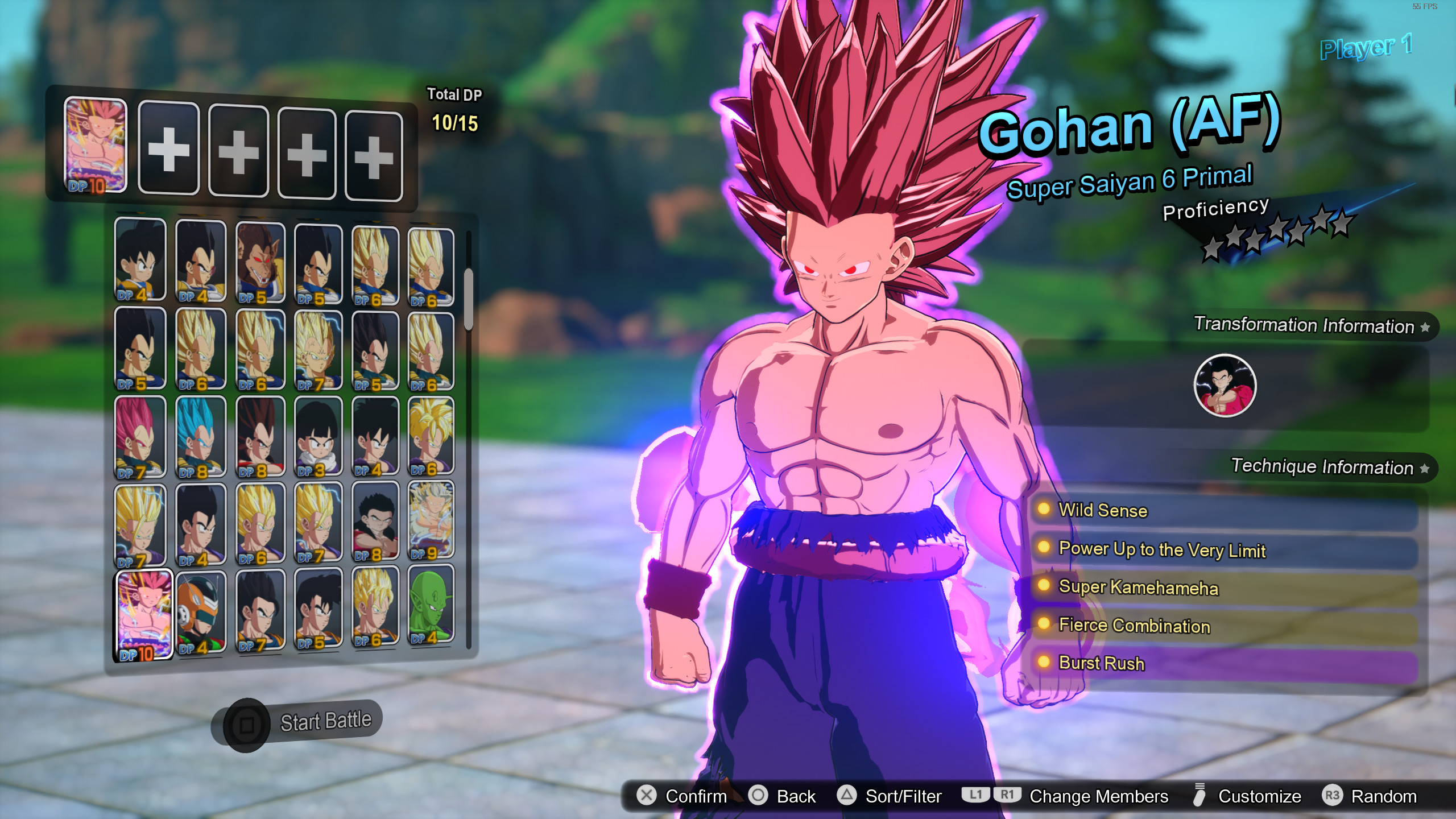
Task: Pick the green Piccolo DP 4 tile
Action: (x=431, y=606)
